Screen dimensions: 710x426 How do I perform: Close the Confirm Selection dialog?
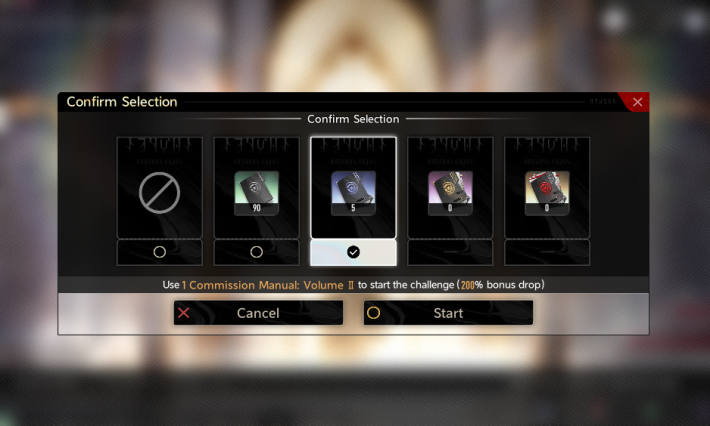click(x=637, y=102)
